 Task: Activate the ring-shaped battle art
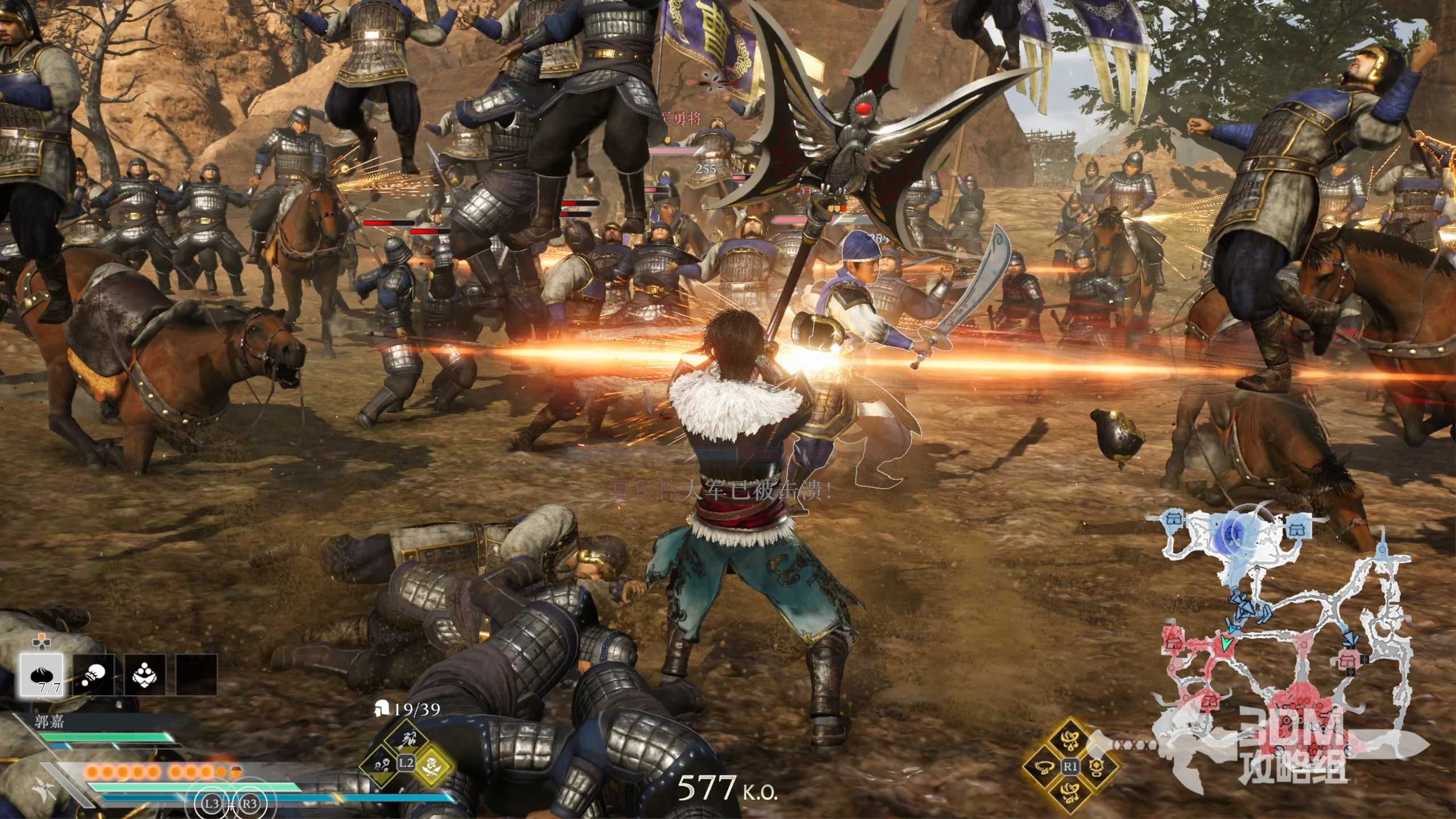tap(1045, 767)
